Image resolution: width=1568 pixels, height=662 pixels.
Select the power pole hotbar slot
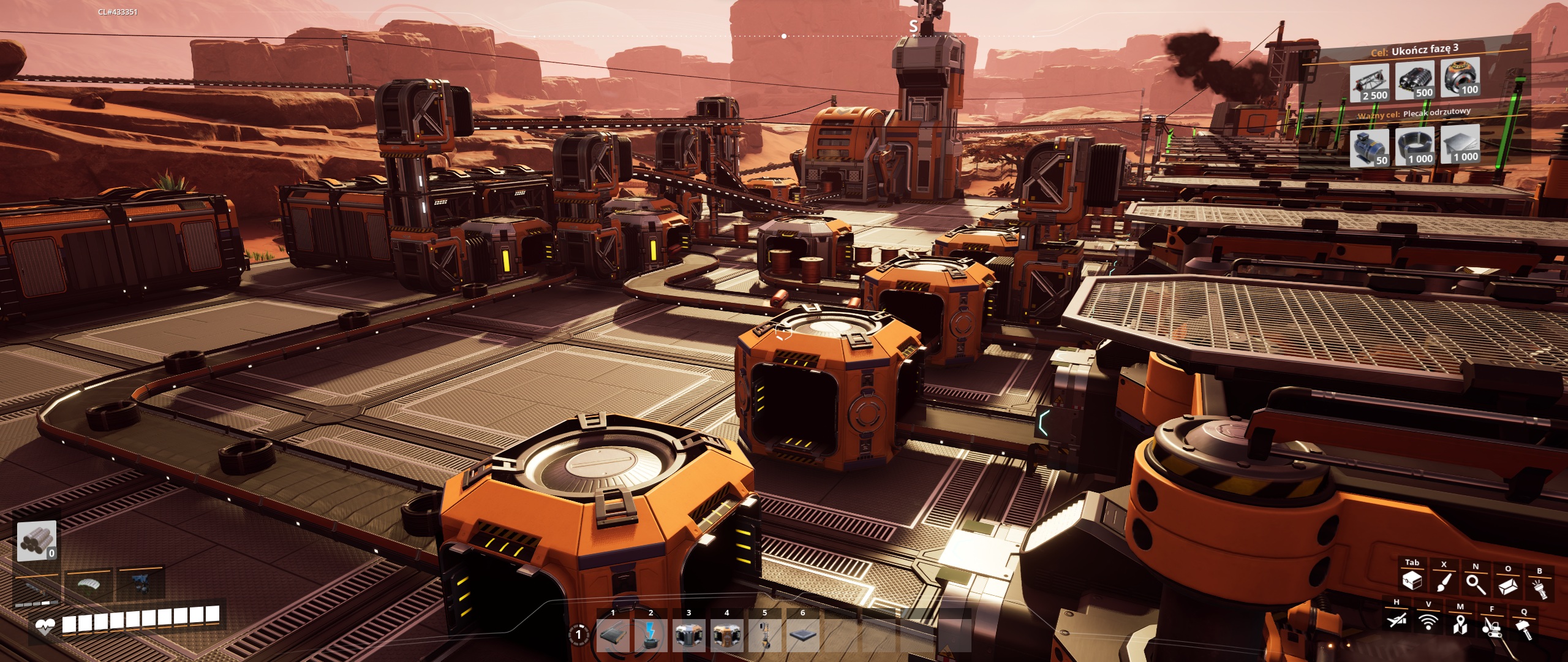(650, 634)
